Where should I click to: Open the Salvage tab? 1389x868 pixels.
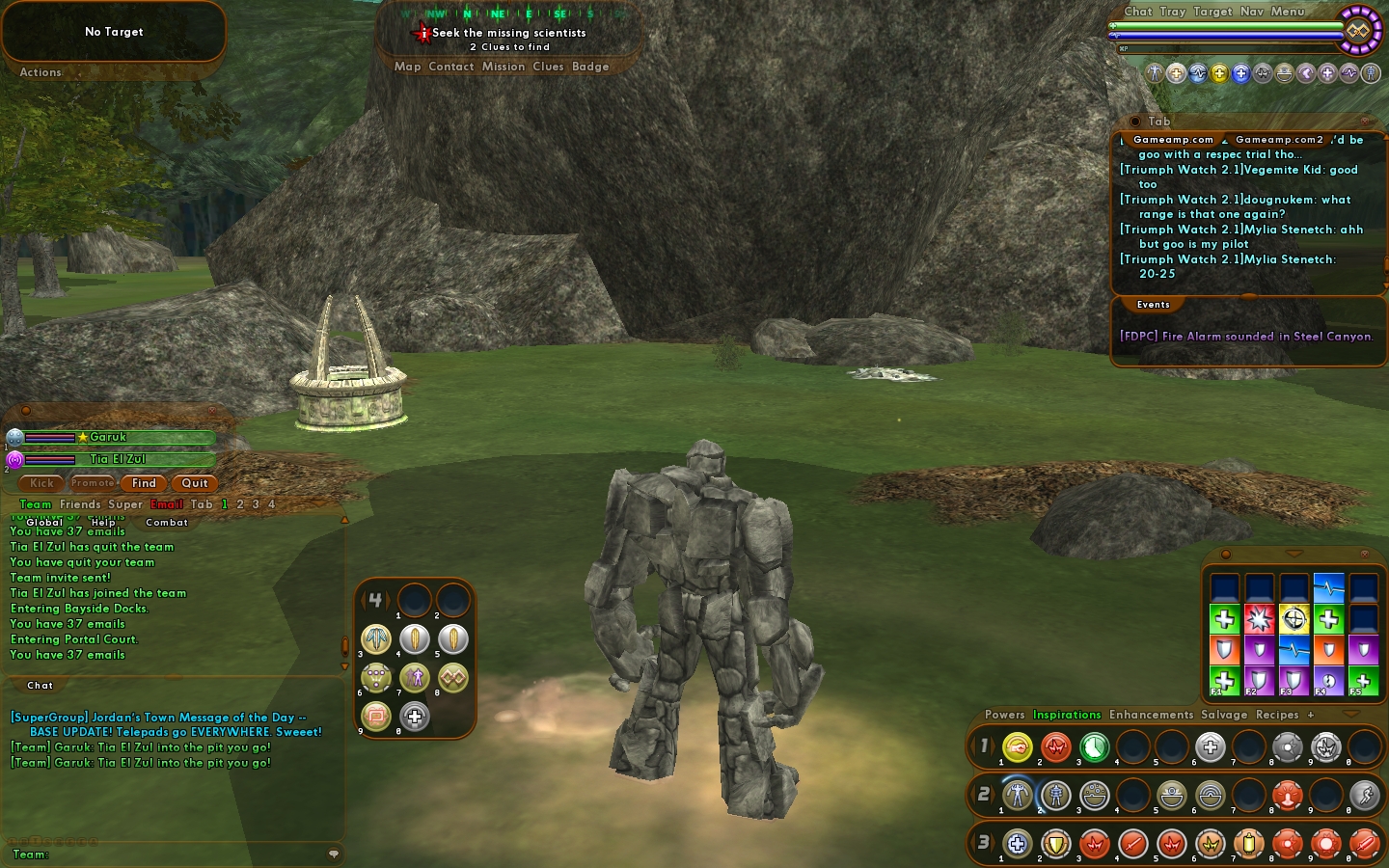click(1224, 715)
